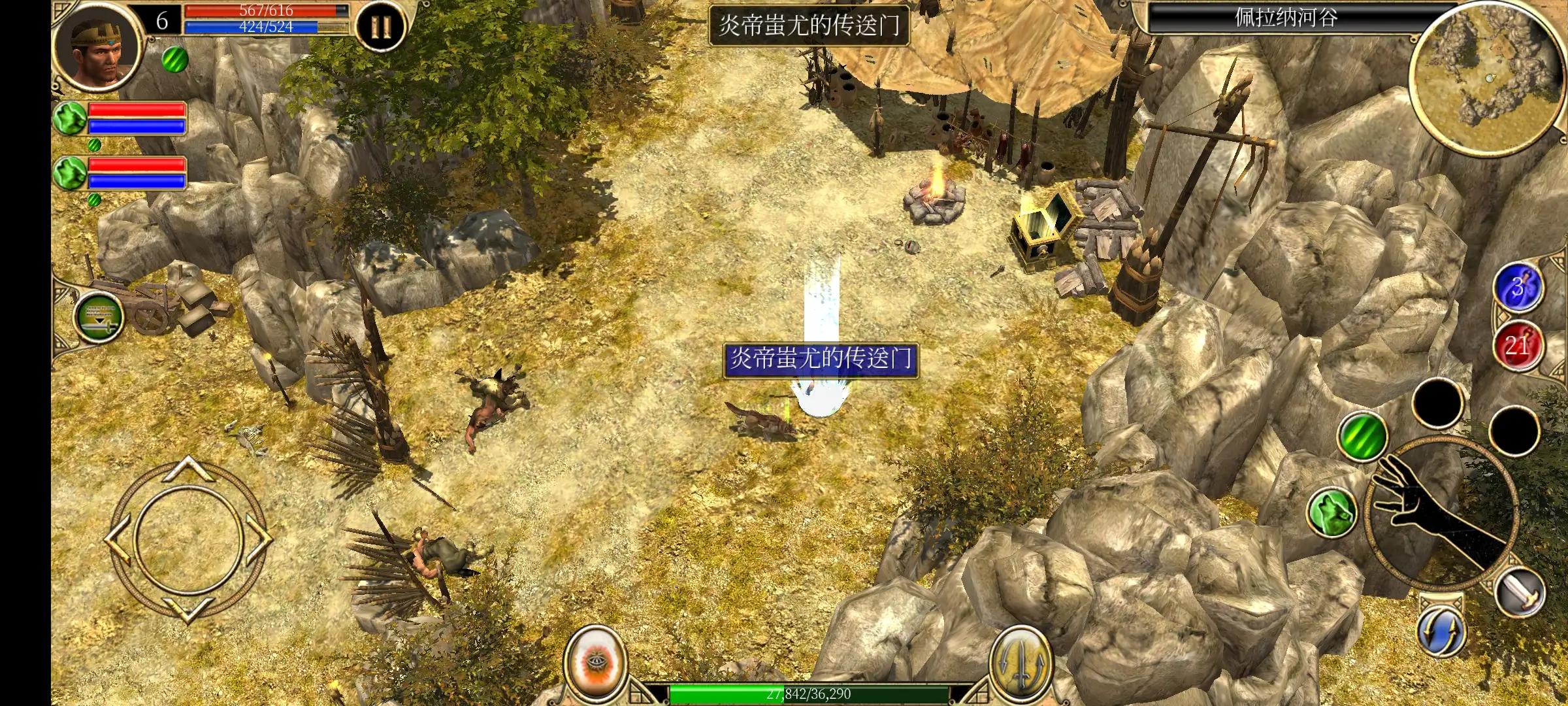
Task: Tap the green gem under first pet bar
Action: (x=93, y=146)
